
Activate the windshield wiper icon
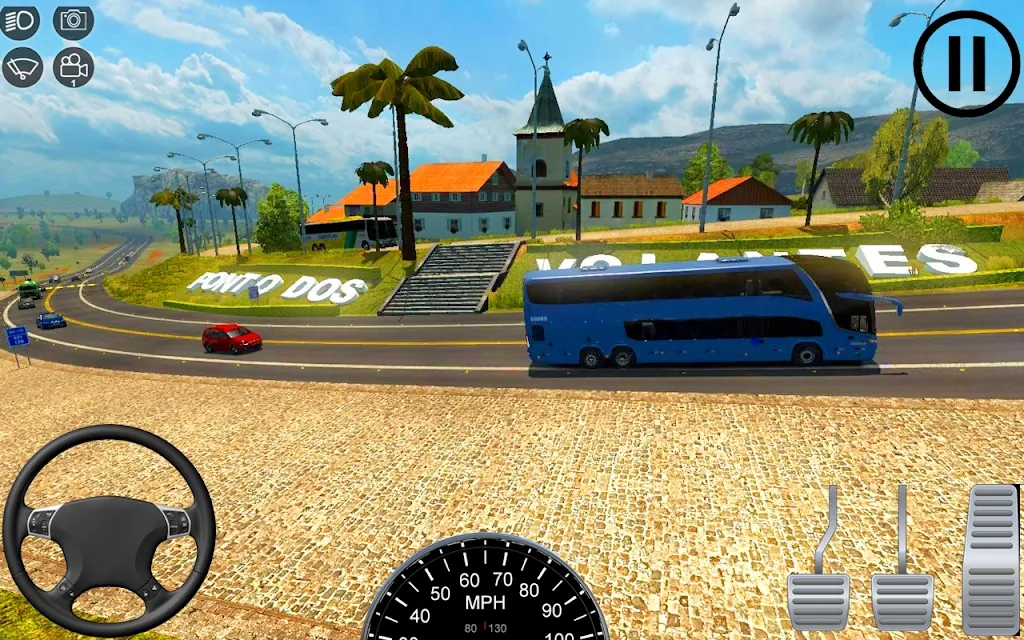tap(22, 66)
